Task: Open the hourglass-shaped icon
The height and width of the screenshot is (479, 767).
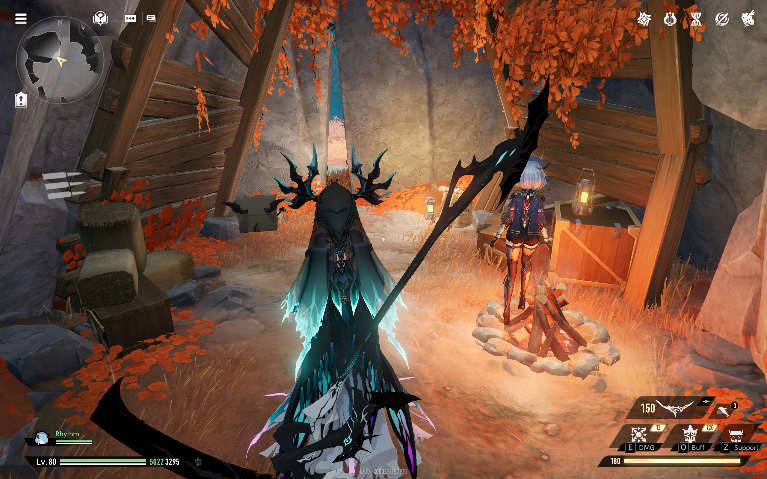Action: pos(696,18)
